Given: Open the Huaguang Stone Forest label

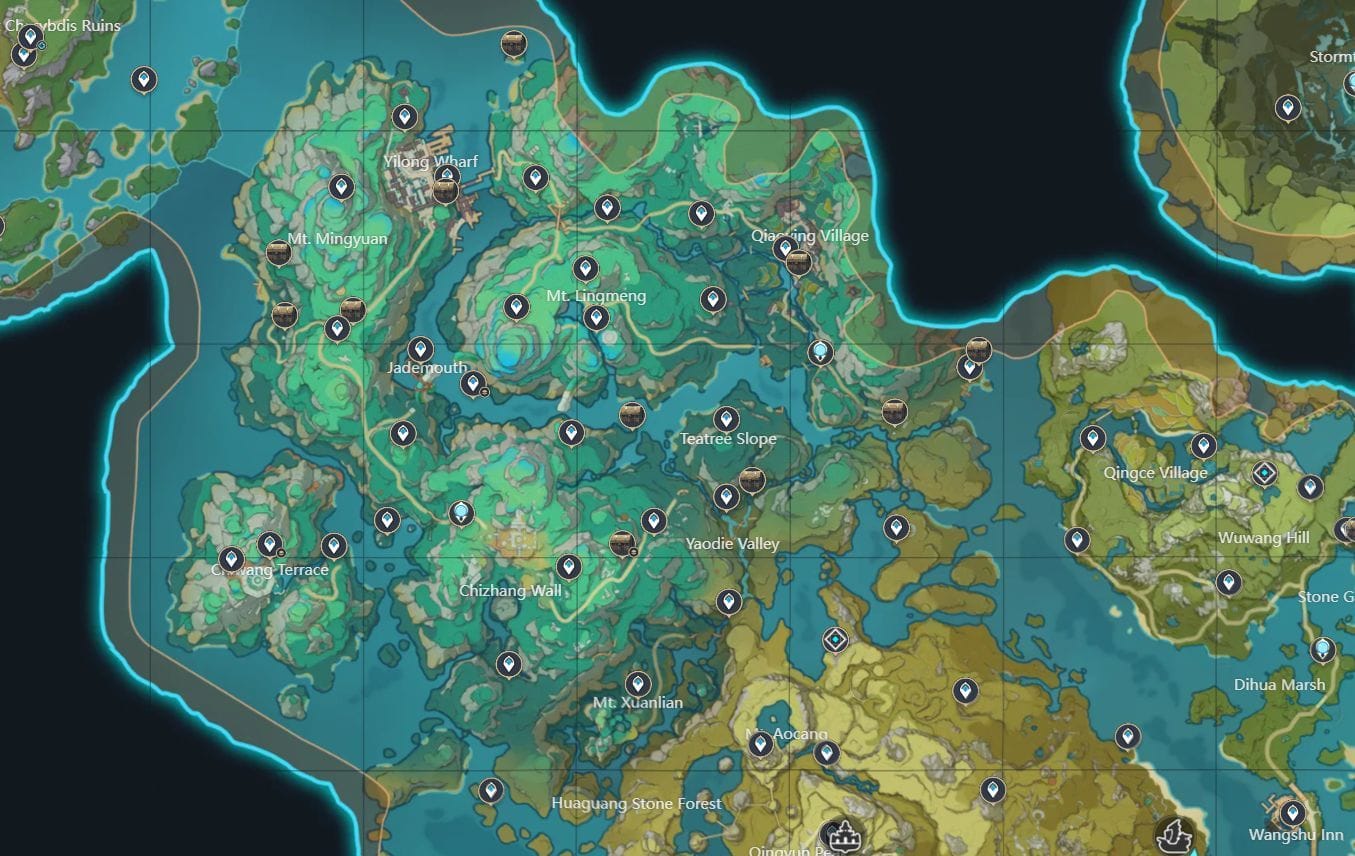Looking at the screenshot, I should (x=639, y=803).
